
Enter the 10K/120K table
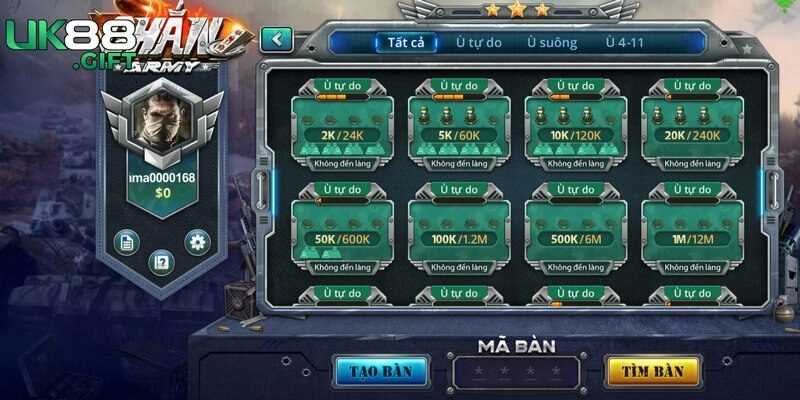pyautogui.click(x=574, y=127)
